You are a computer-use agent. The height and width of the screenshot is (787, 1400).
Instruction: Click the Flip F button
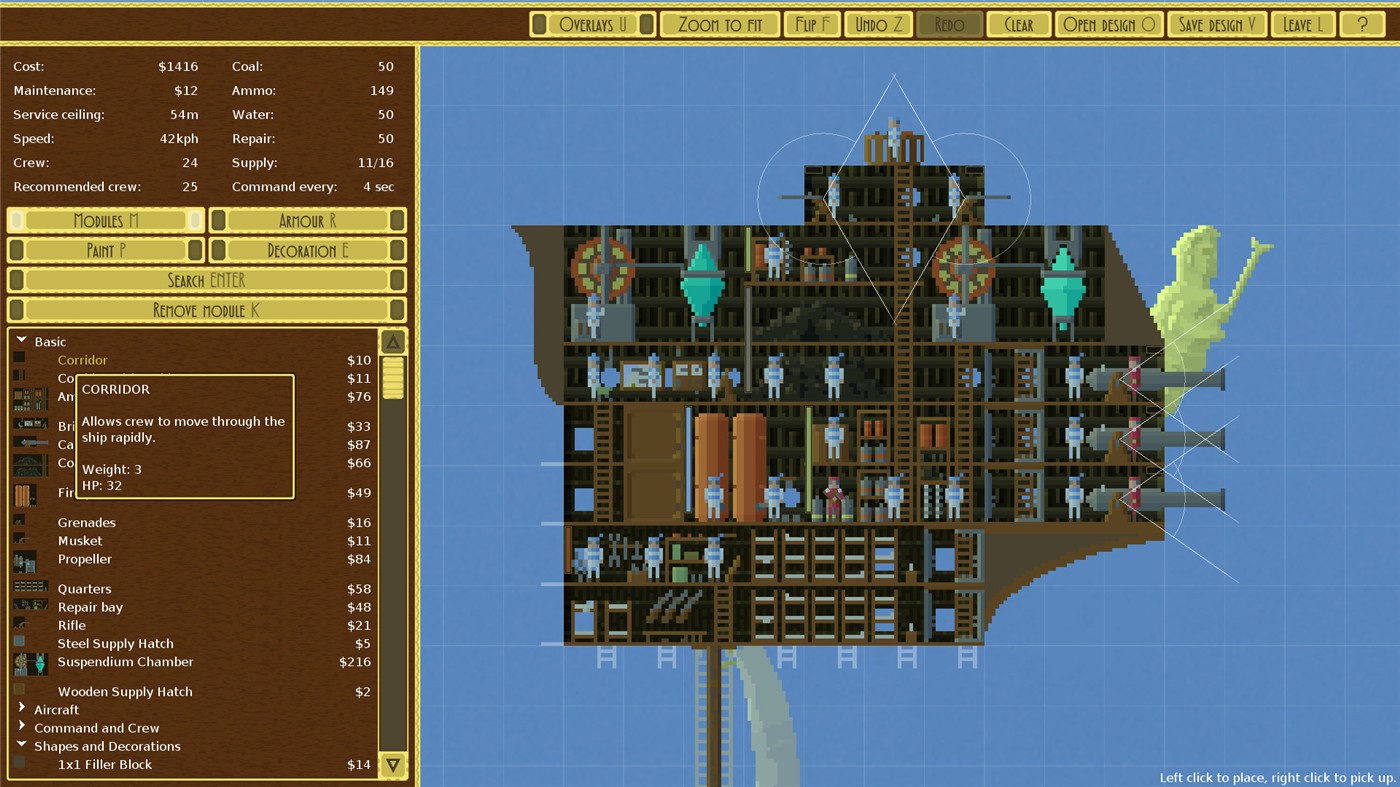pyautogui.click(x=812, y=24)
